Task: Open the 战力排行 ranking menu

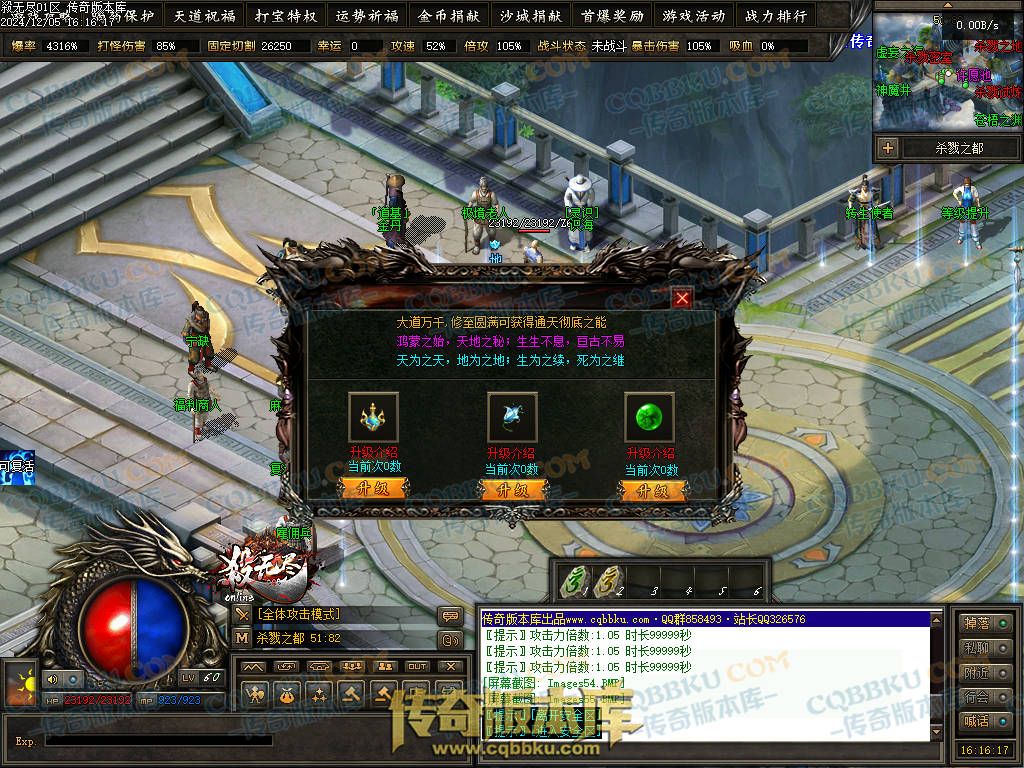Action: point(775,16)
